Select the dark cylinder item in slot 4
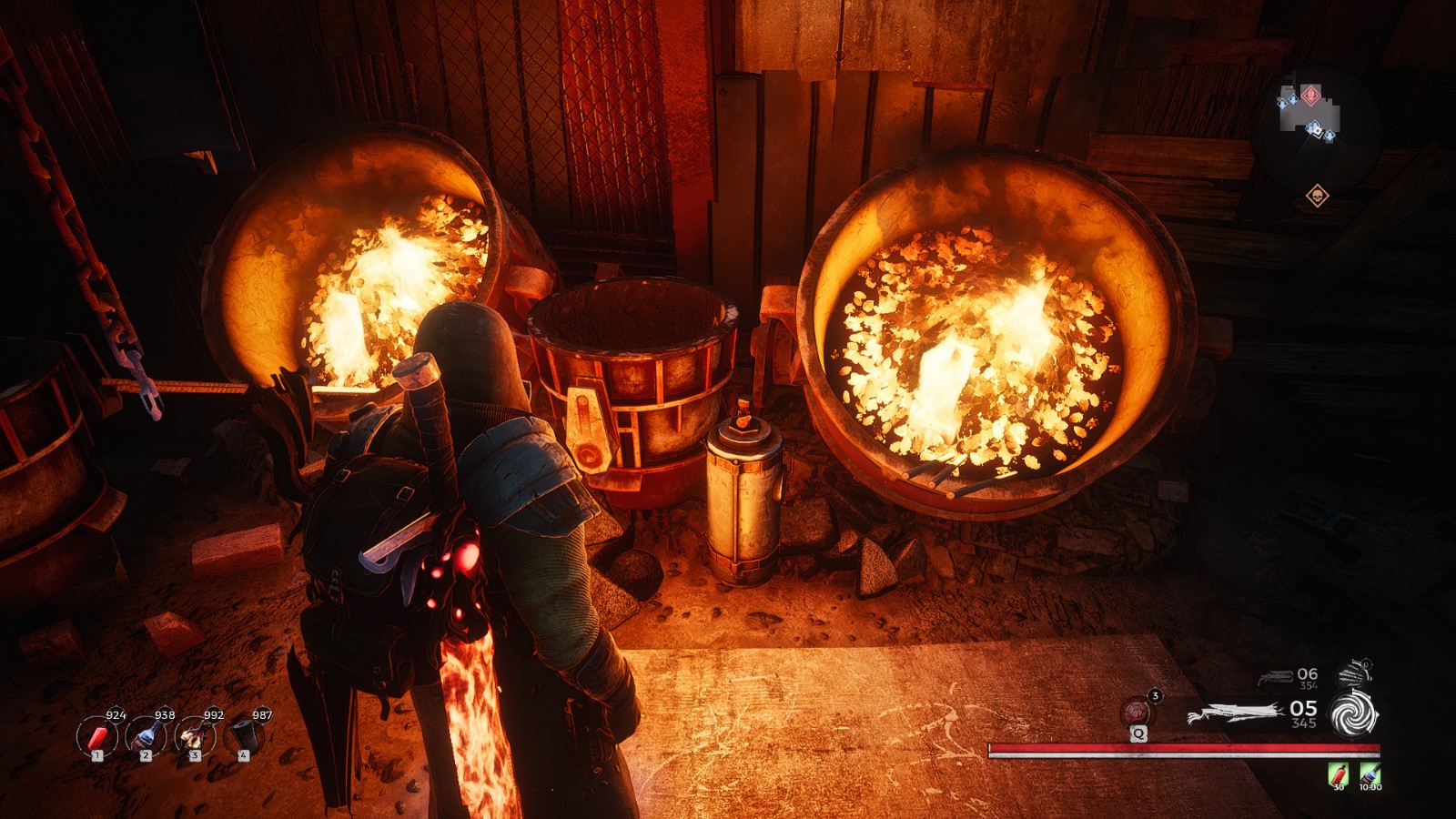The width and height of the screenshot is (1456, 819). [x=243, y=735]
